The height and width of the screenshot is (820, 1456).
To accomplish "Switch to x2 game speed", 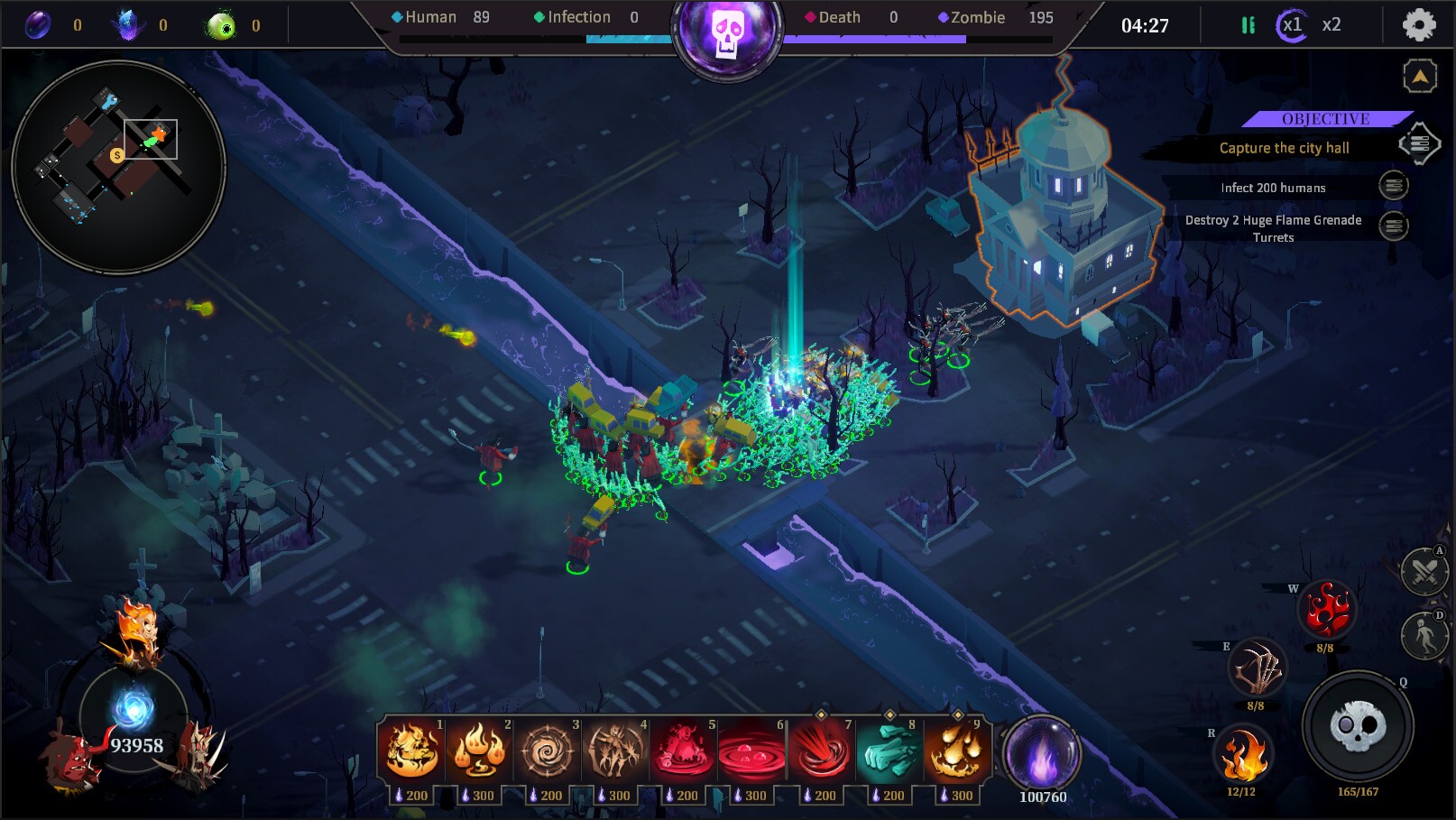I will tap(1336, 25).
